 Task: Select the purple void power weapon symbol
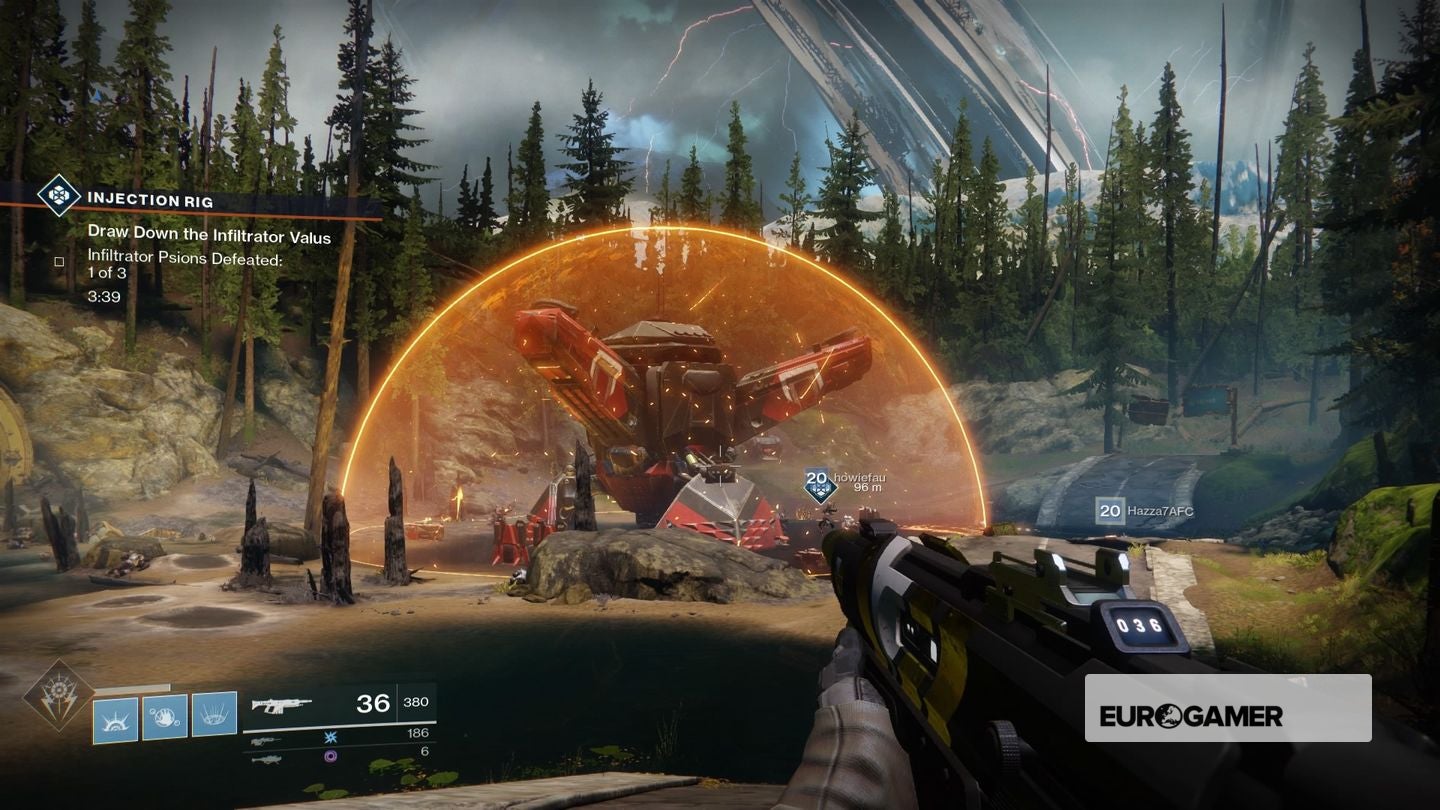pos(329,756)
